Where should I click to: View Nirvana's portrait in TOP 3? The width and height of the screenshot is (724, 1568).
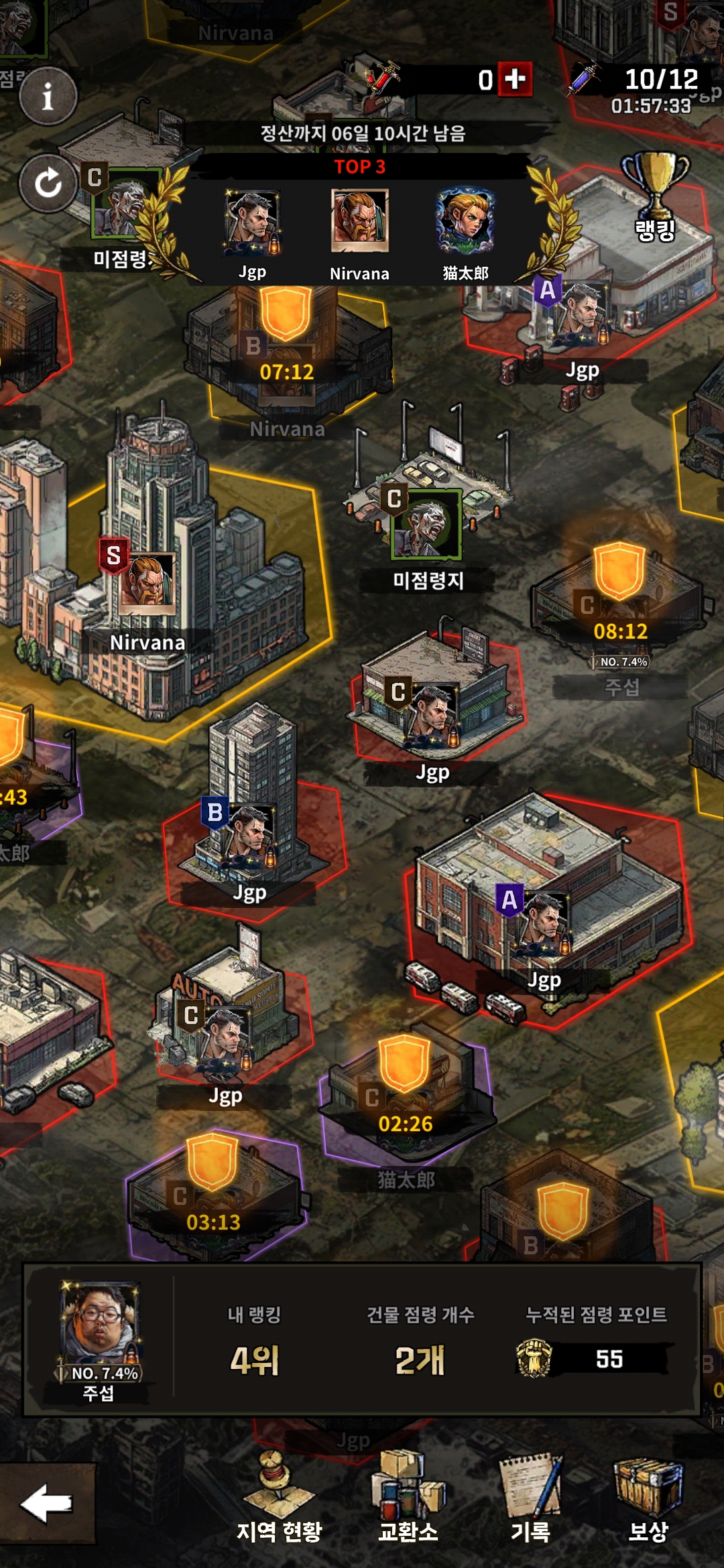click(359, 221)
